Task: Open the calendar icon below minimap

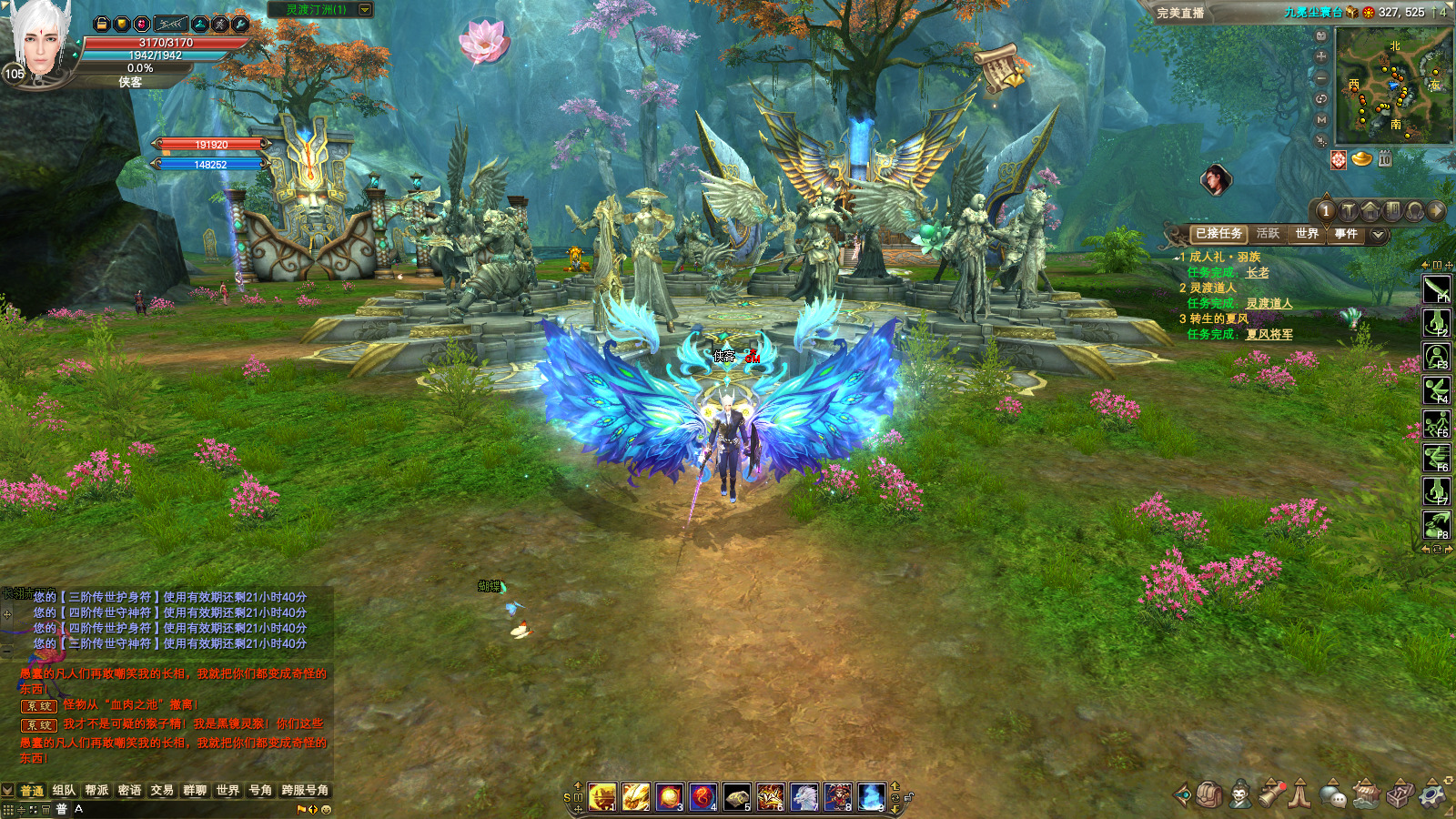Action: click(1384, 159)
